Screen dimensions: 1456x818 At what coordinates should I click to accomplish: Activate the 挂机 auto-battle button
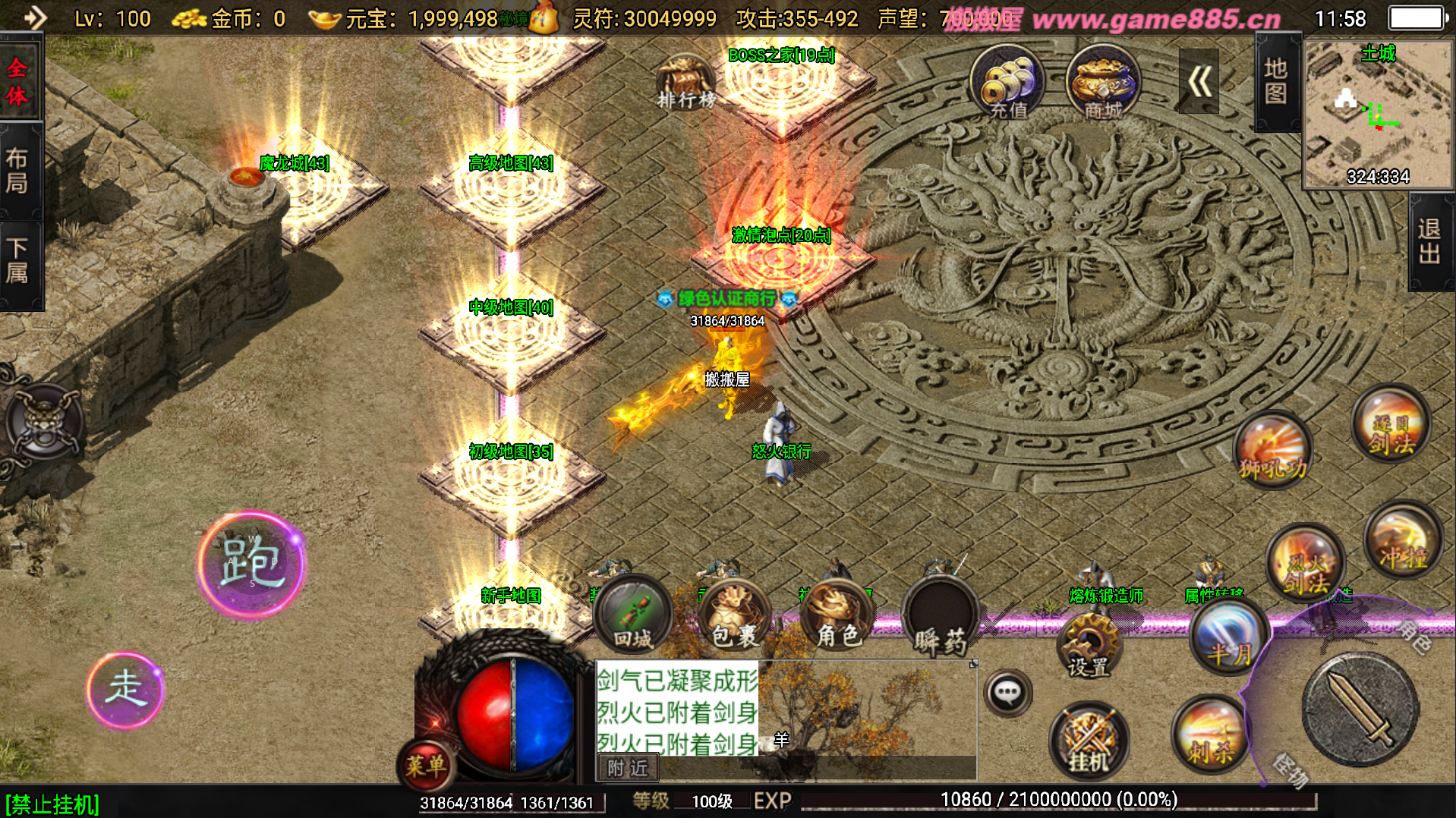(x=1089, y=740)
